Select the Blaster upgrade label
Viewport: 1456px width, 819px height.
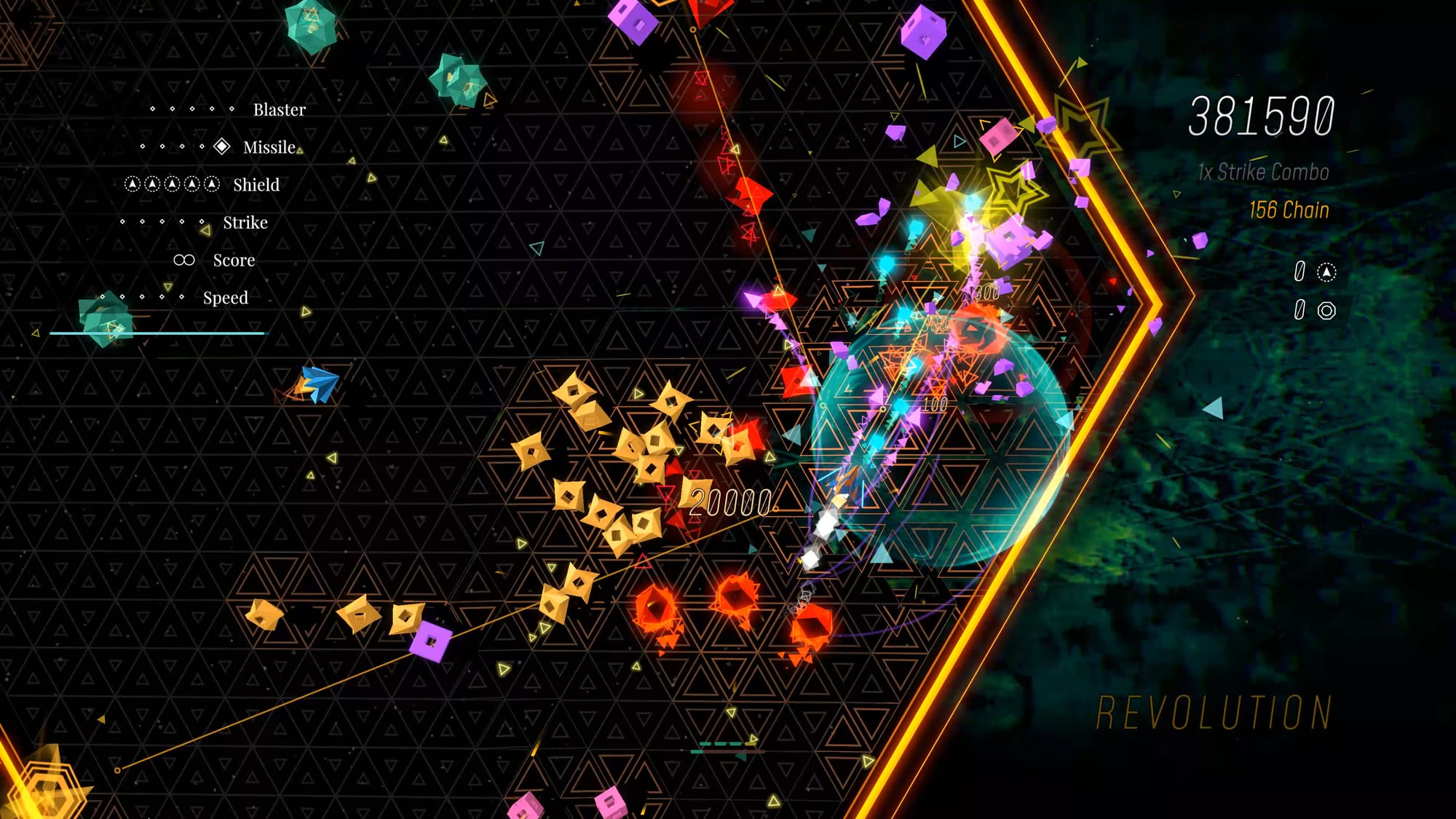coord(279,110)
